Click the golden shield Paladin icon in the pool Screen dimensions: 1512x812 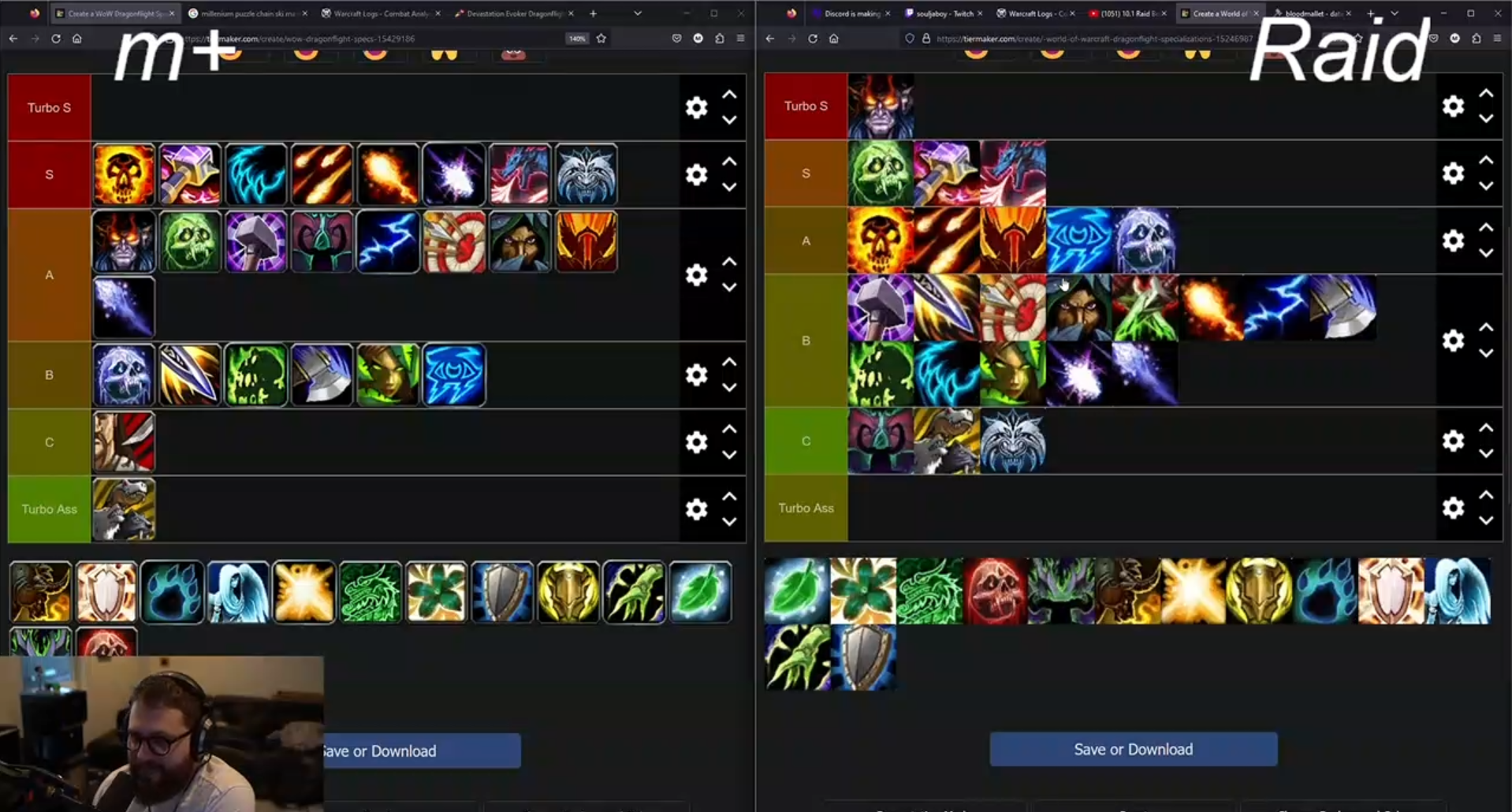(568, 592)
